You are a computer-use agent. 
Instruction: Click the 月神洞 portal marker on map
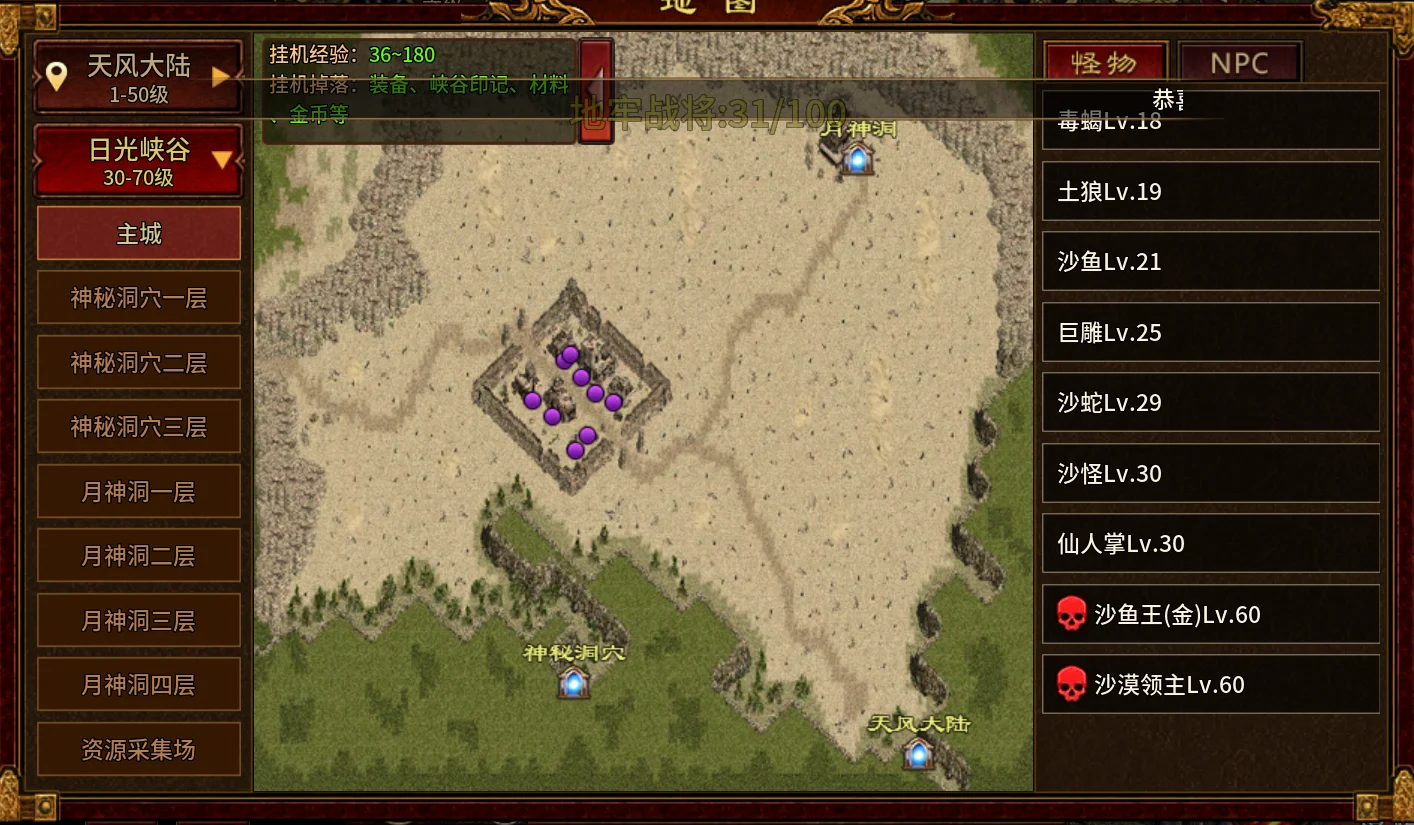tap(857, 158)
